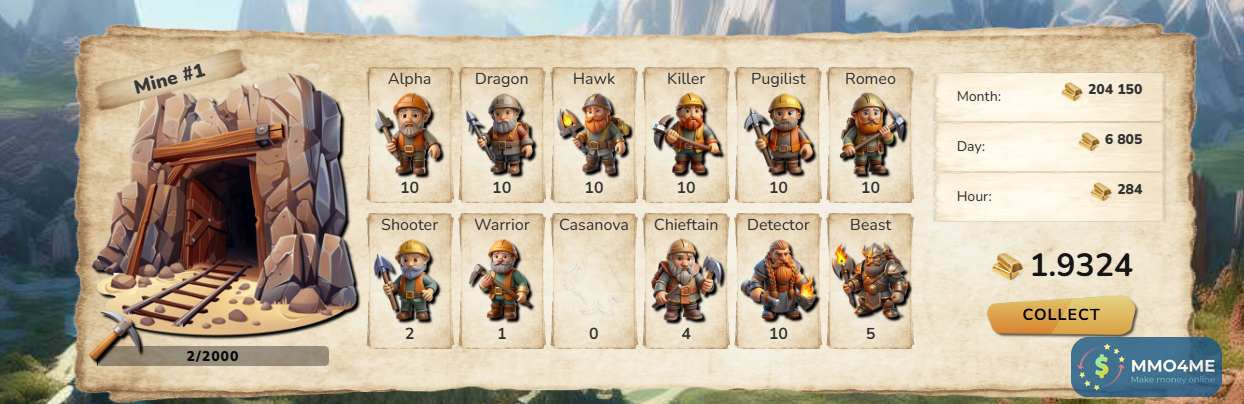Select the Pugilist miner card

(x=778, y=134)
